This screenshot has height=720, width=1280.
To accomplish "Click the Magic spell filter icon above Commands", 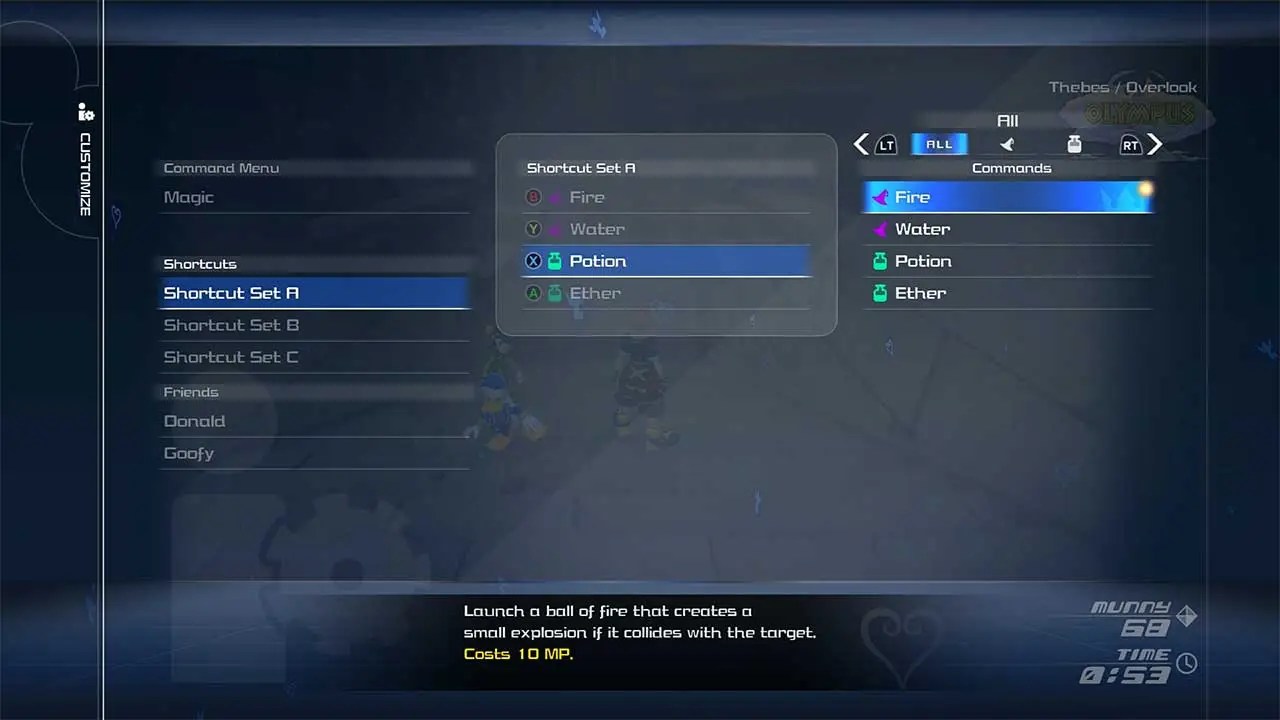I will [x=1007, y=144].
